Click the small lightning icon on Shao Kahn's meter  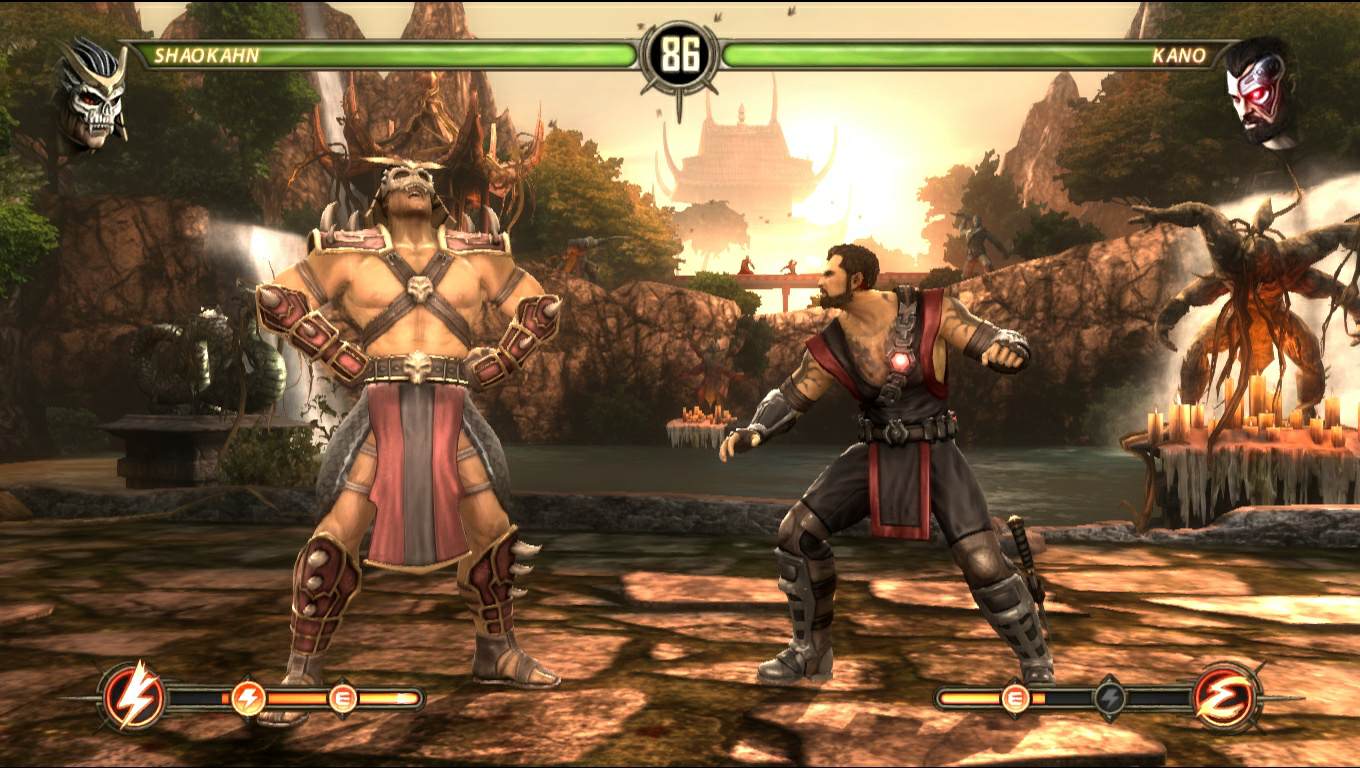[x=248, y=697]
